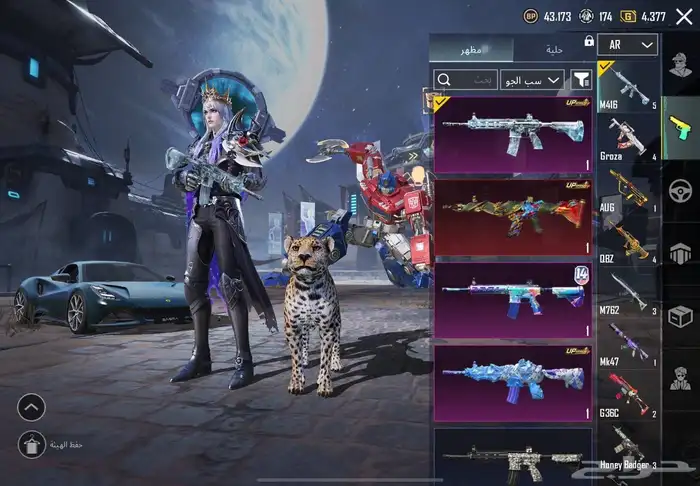Close the inventory screen
This screenshot has height=486, width=700.
(x=684, y=16)
